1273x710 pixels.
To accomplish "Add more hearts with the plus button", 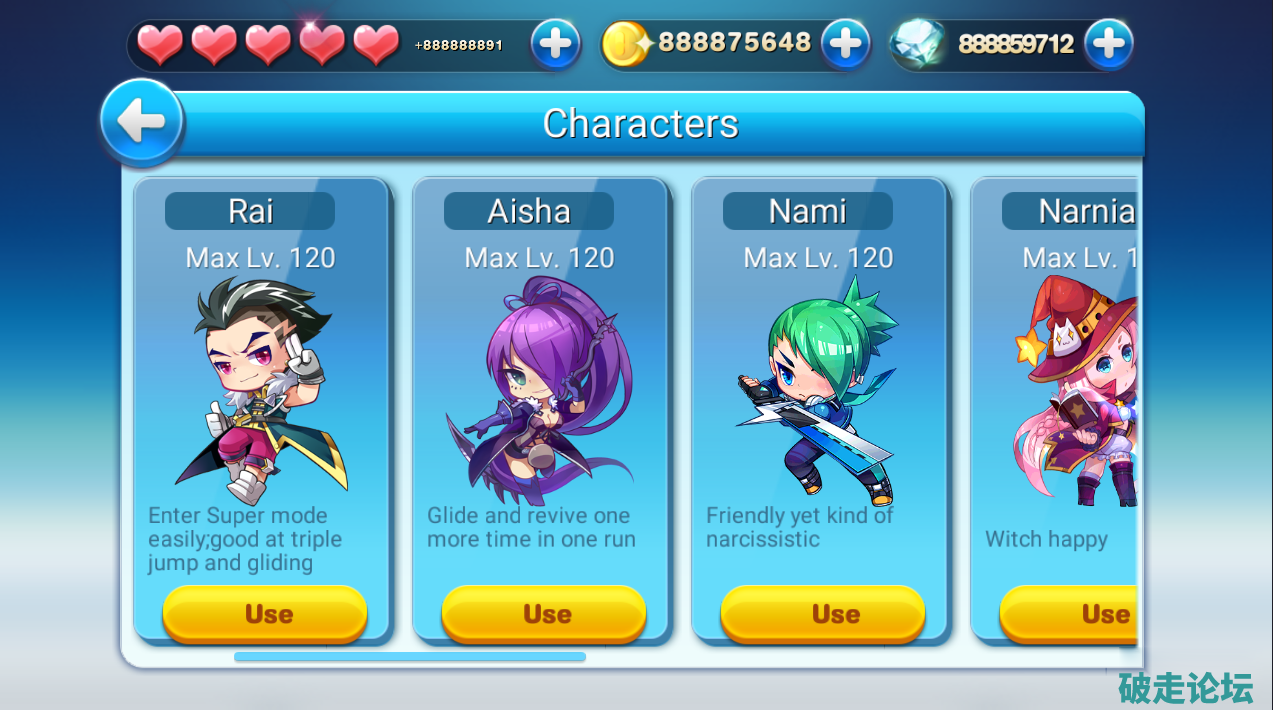I will tap(555, 44).
